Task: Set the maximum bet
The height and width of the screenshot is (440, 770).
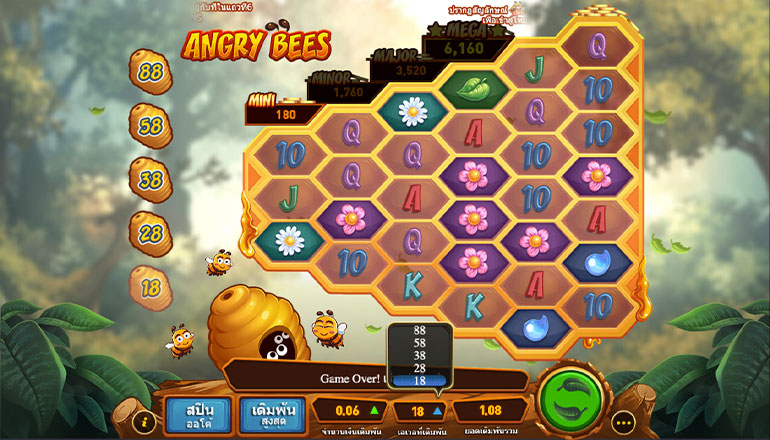Action: 272,413
